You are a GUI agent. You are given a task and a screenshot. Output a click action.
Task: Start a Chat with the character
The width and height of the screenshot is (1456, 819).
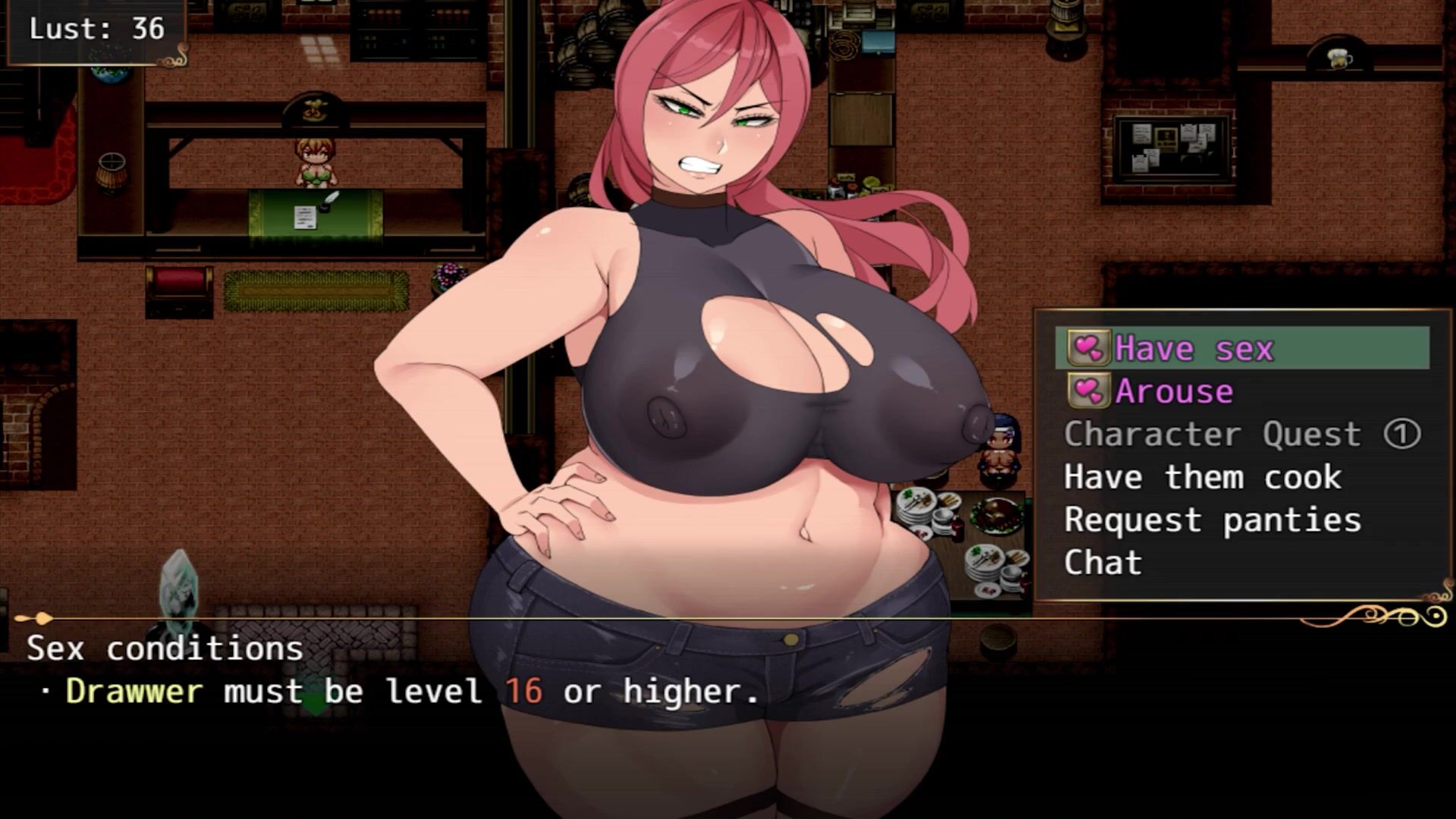[x=1102, y=563]
